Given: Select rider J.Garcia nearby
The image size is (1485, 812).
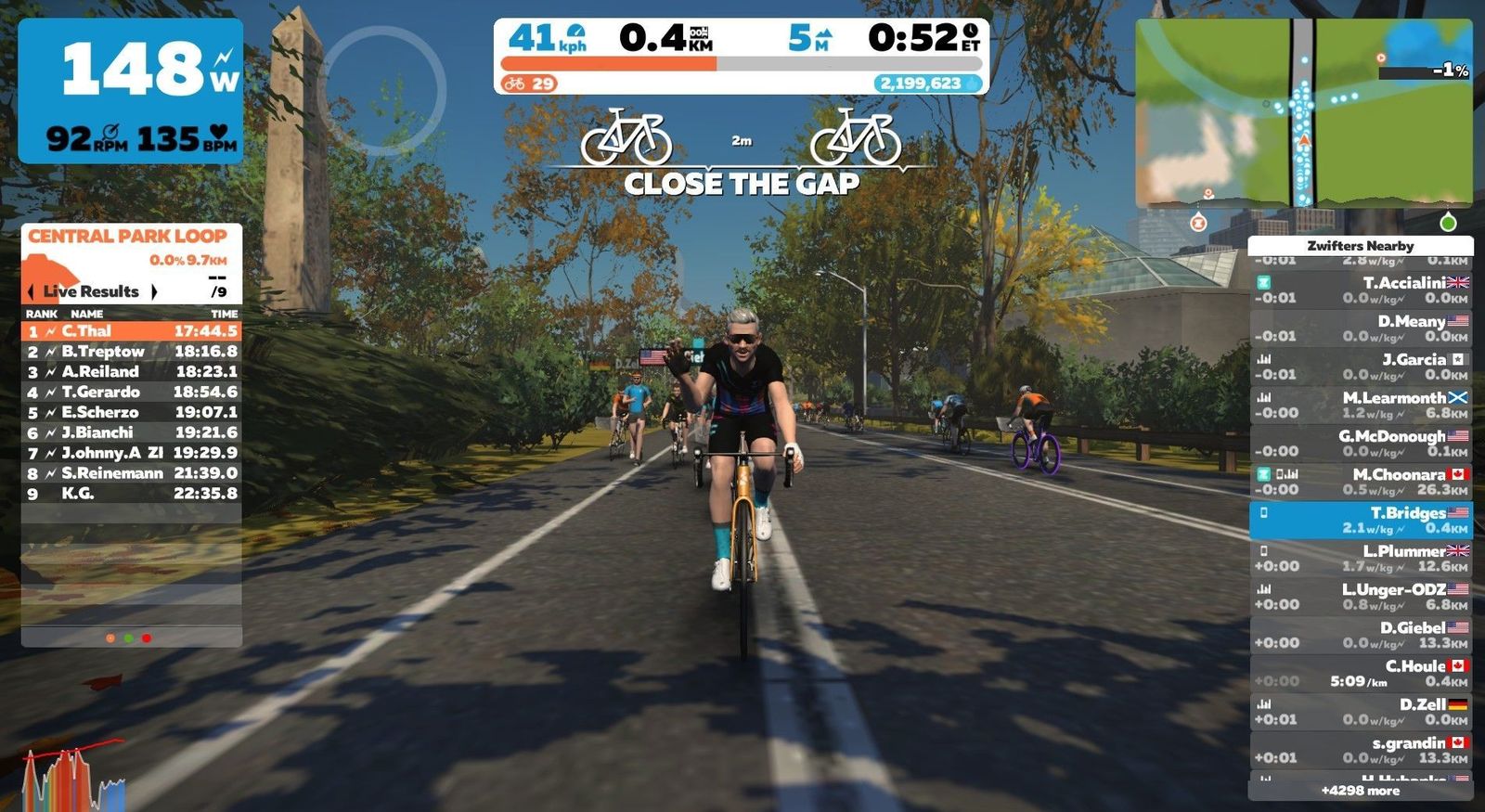Looking at the screenshot, I should pyautogui.click(x=1360, y=367).
